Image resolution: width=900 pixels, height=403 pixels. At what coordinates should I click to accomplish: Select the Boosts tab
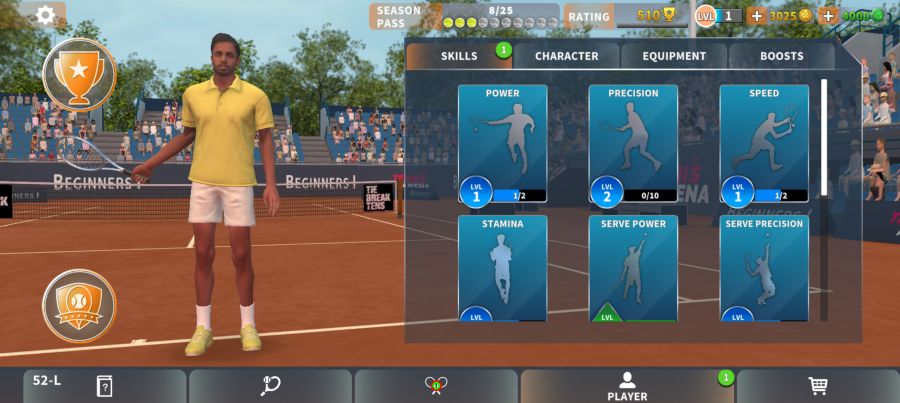[781, 56]
